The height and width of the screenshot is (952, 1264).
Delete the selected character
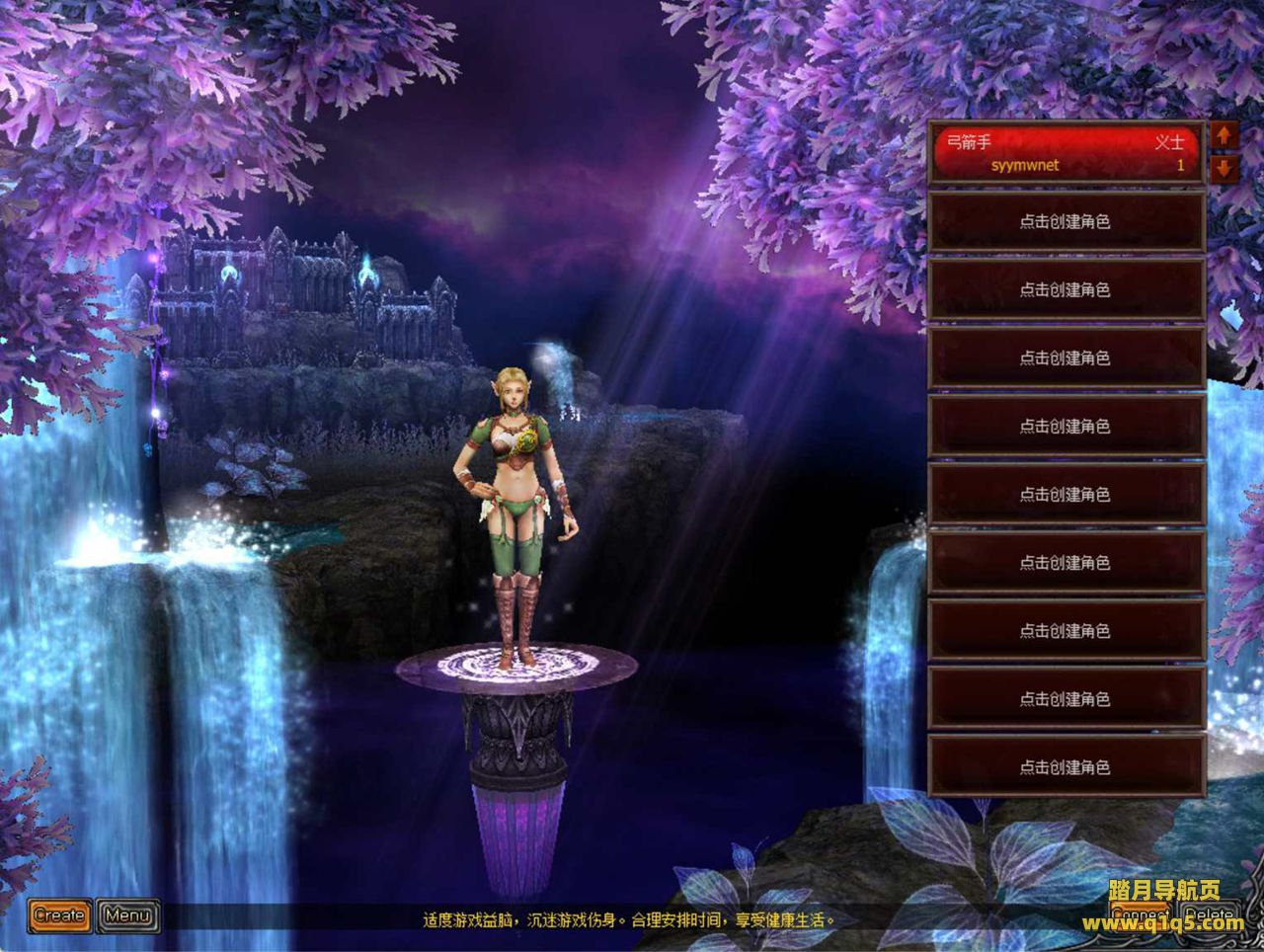pyautogui.click(x=1210, y=914)
